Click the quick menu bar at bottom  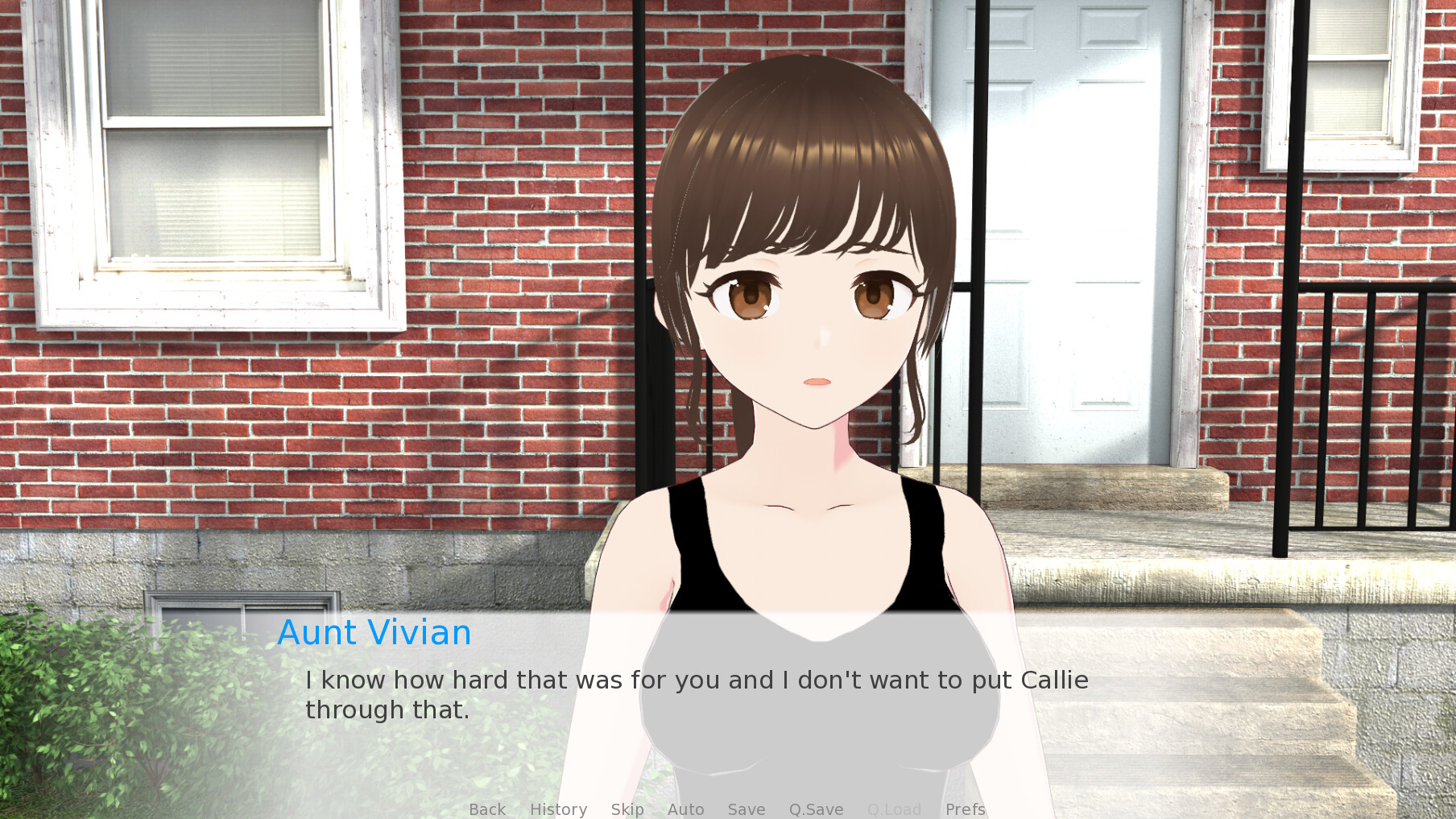(x=725, y=809)
